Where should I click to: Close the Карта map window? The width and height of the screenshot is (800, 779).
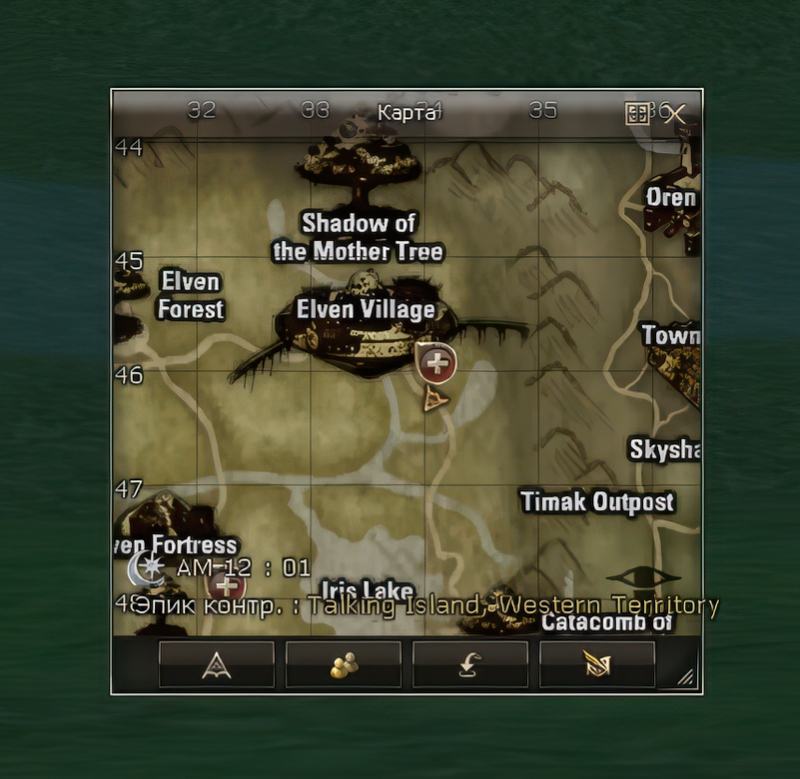[676, 113]
